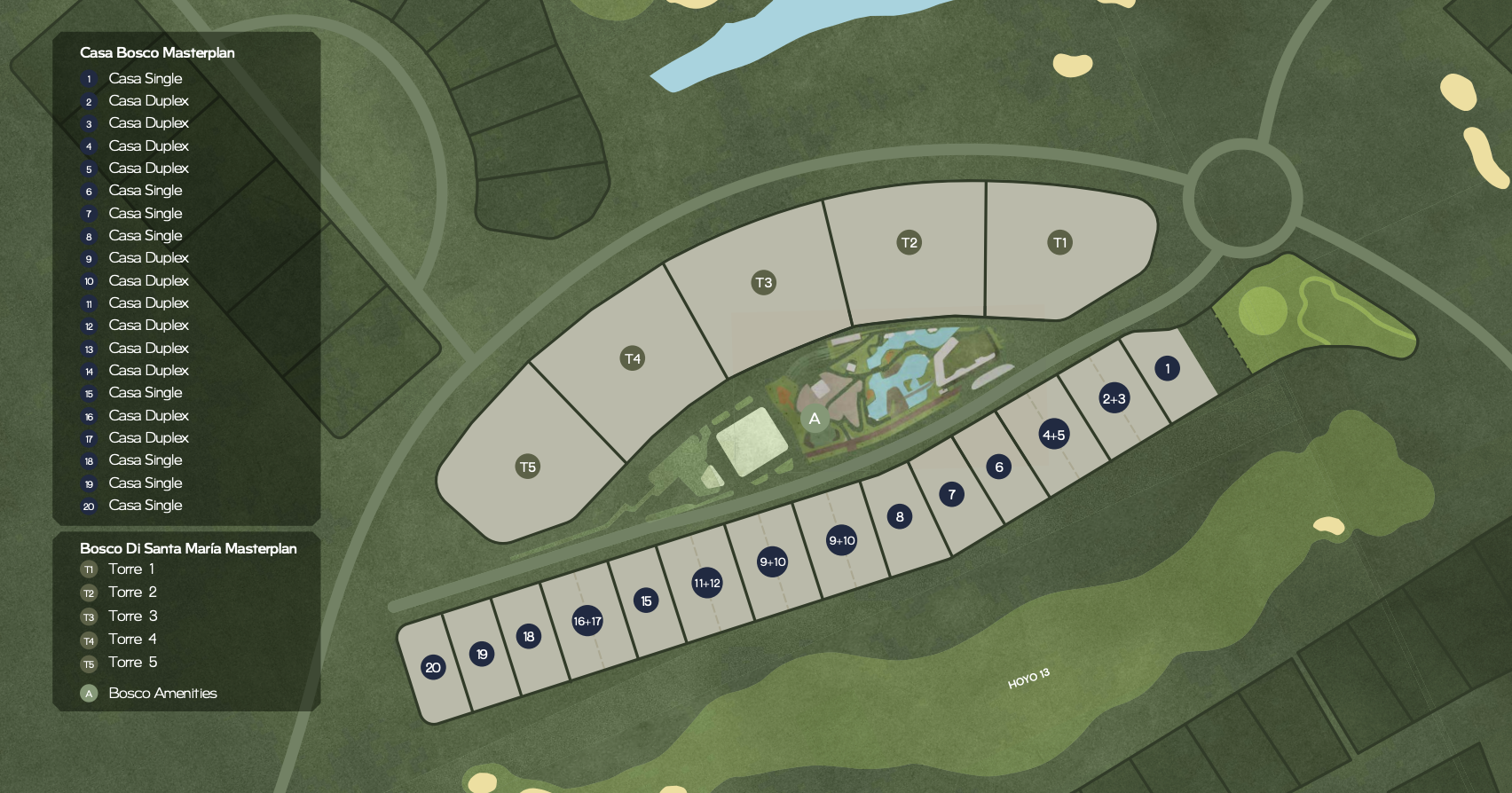Click the T2 tower plot marker on the map

[x=909, y=242]
